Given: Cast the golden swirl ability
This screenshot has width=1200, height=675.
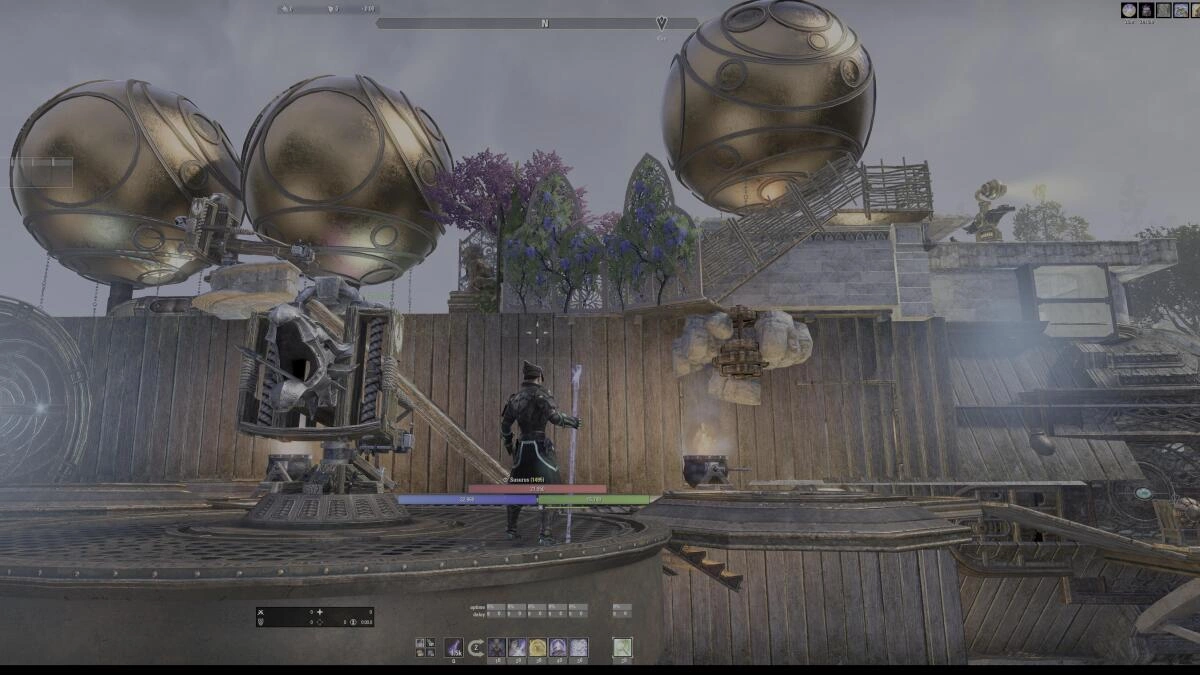Looking at the screenshot, I should tap(537, 648).
